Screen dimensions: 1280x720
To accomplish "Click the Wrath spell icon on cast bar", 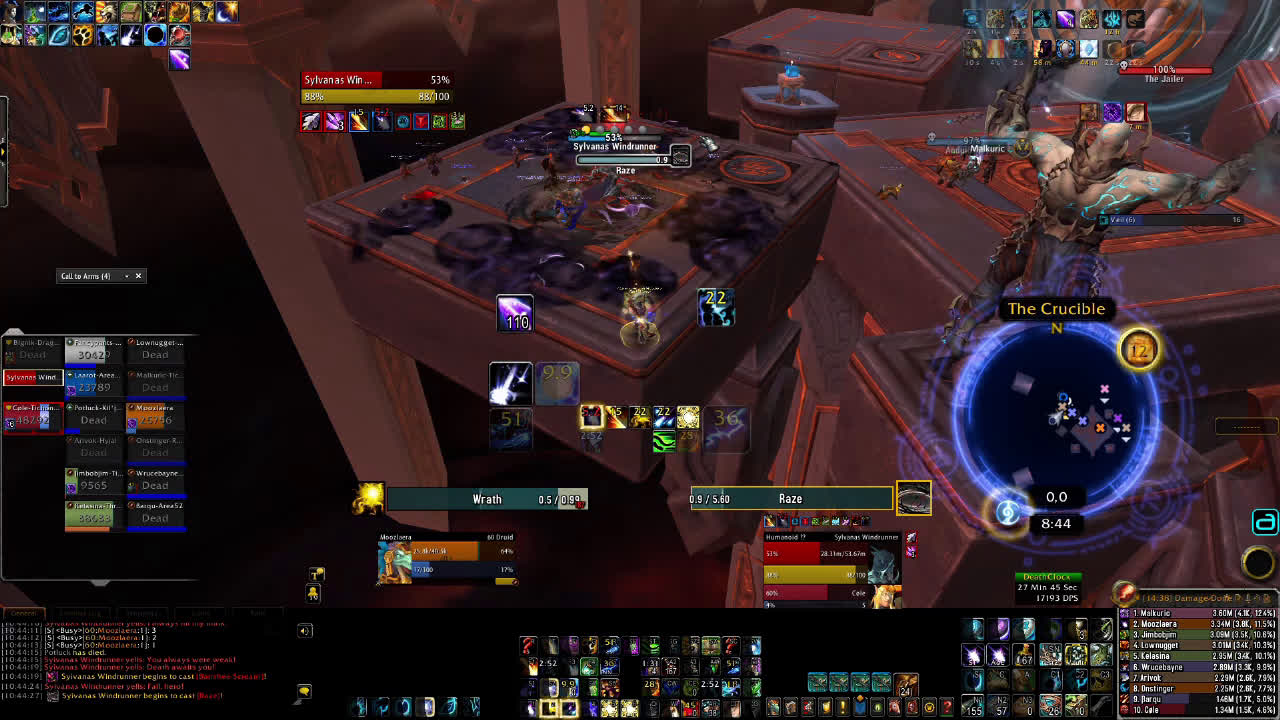I will tap(370, 498).
